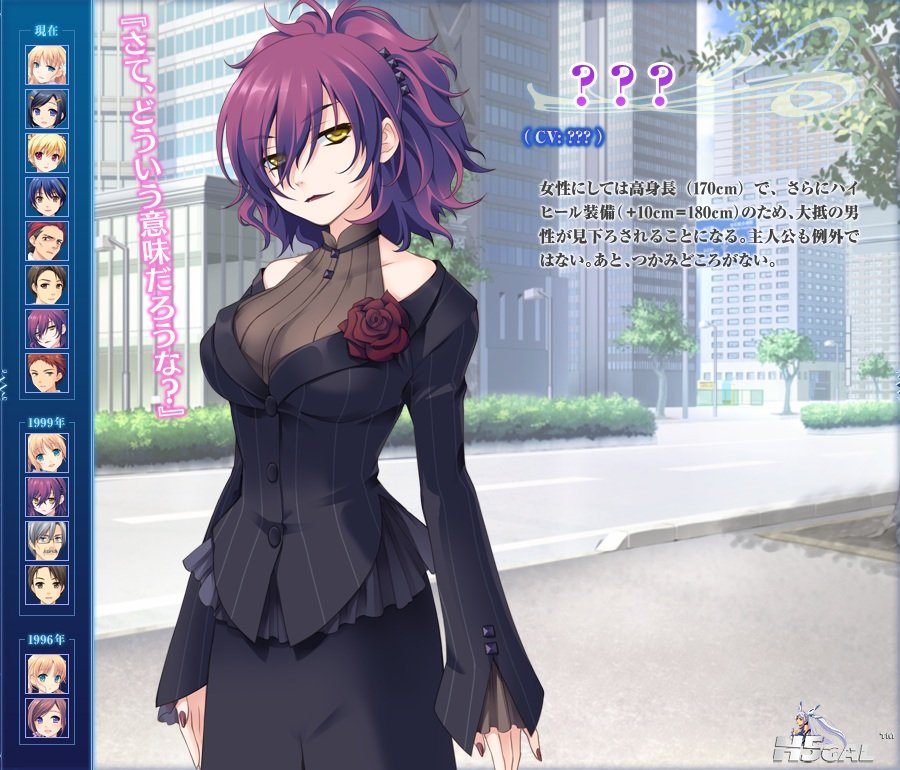This screenshot has width=900, height=770.
Task: Choose the blonde girl portrait under 1999年
Action: point(47,453)
